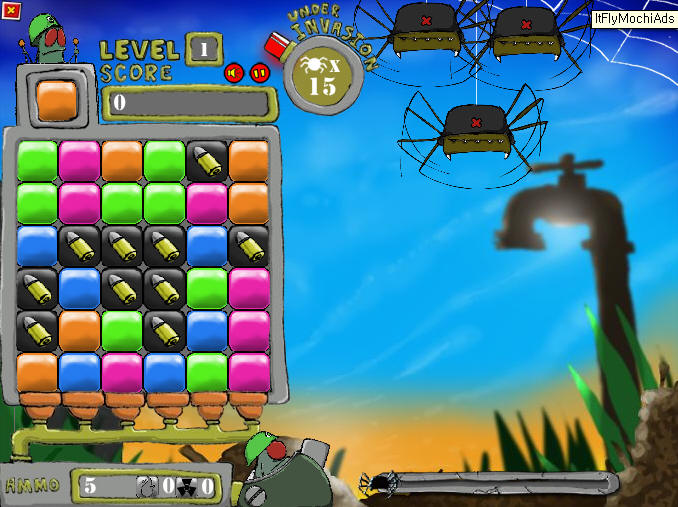Activate the grenade icon in the ammo bar

click(x=146, y=487)
